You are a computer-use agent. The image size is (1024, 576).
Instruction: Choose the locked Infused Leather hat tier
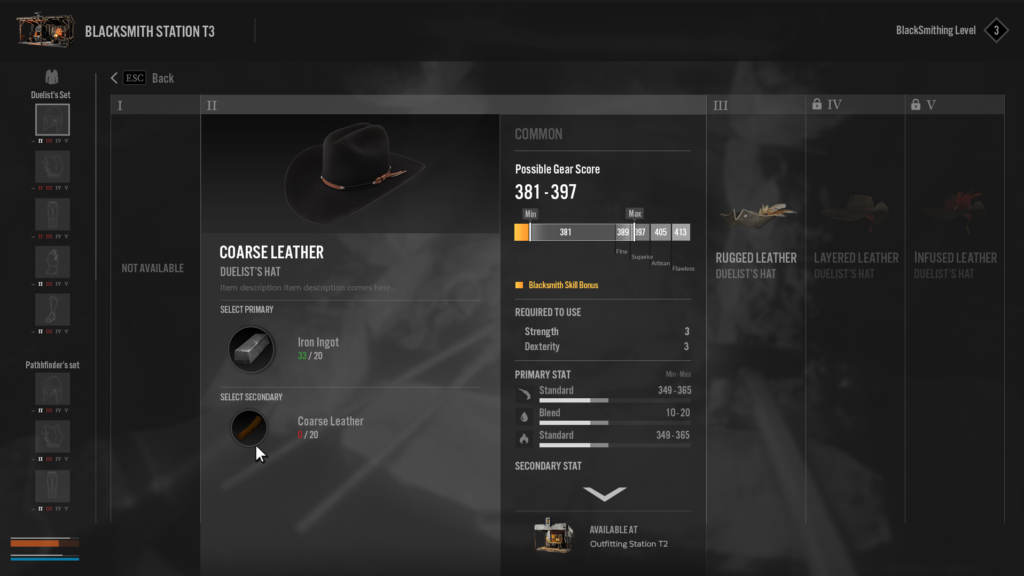pyautogui.click(x=955, y=264)
